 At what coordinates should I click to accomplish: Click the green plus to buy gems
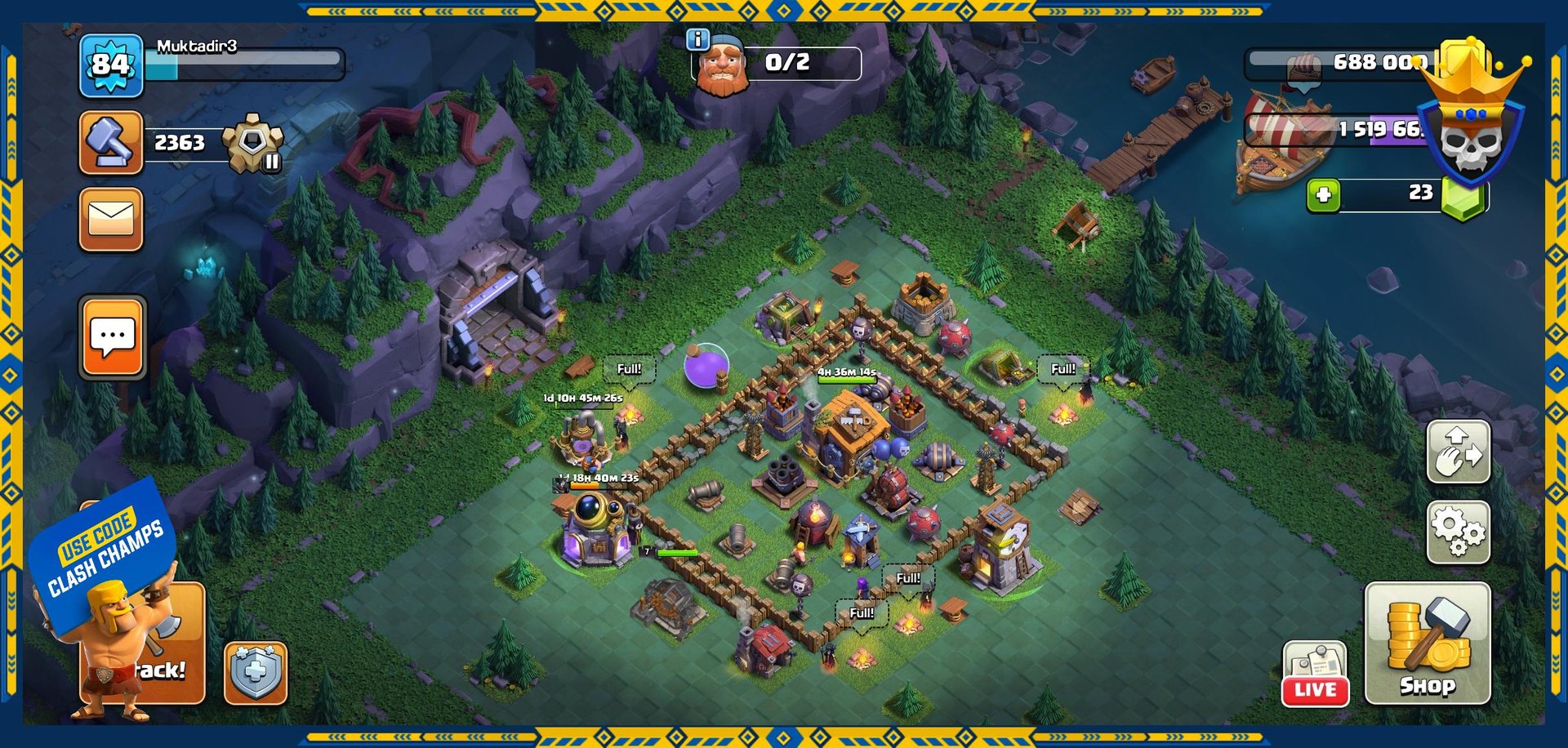coord(1323,195)
